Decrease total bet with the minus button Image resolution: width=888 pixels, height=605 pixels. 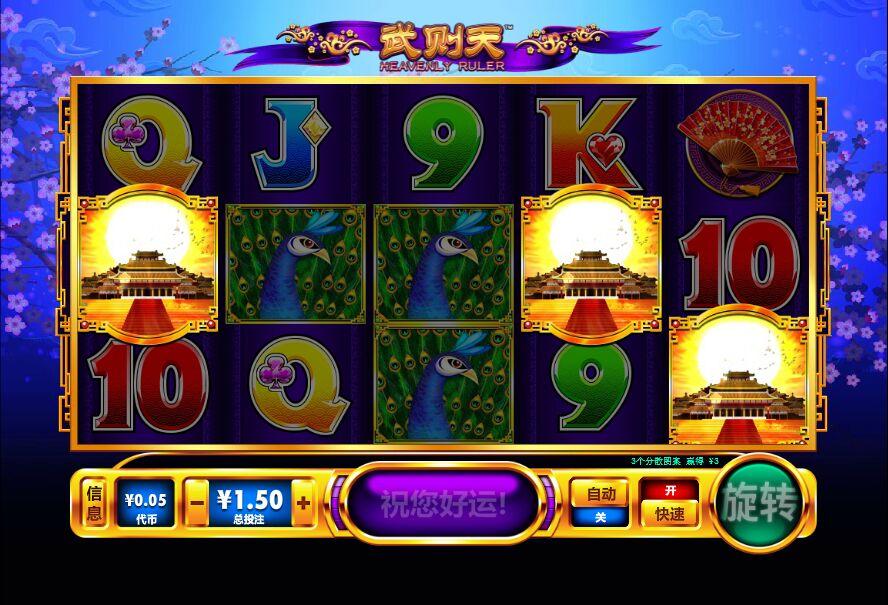click(198, 503)
